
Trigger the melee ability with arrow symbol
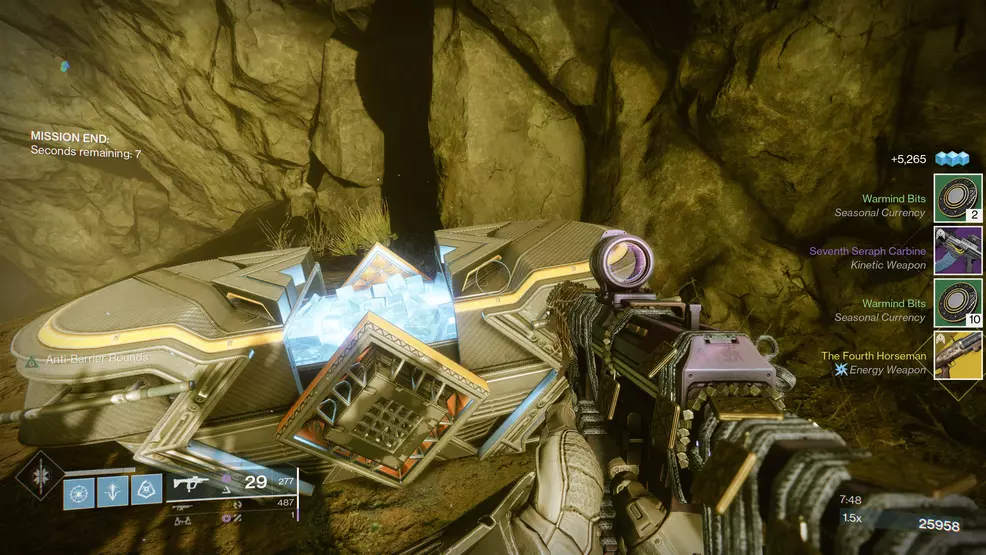click(x=113, y=491)
